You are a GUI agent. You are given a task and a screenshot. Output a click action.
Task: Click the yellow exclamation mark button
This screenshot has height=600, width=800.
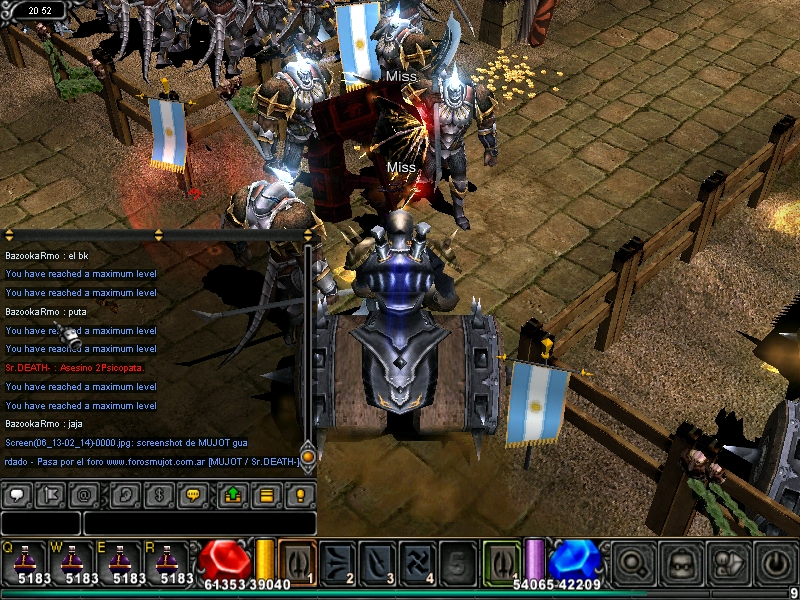pyautogui.click(x=299, y=494)
